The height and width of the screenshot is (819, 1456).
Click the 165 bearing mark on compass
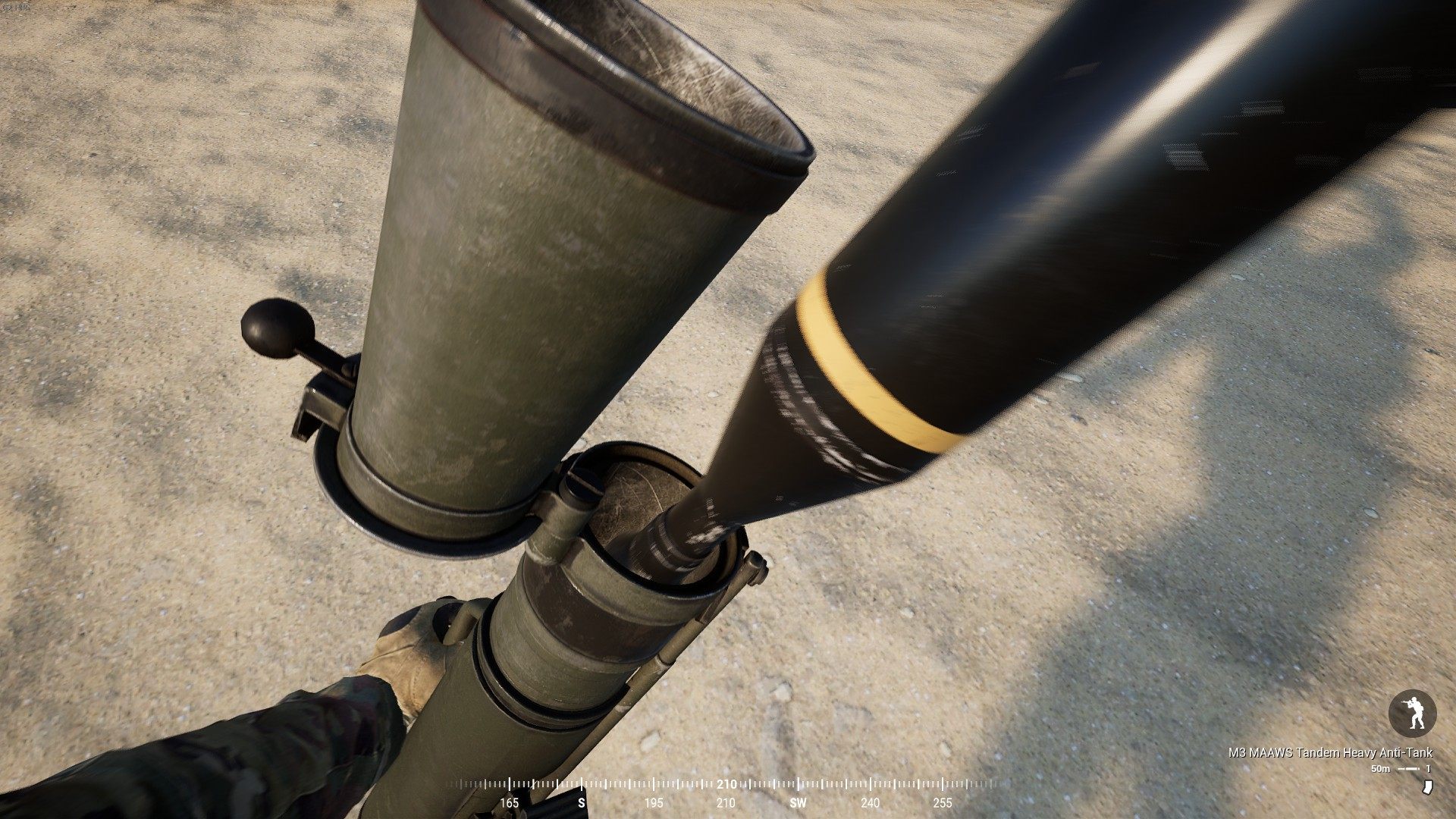pyautogui.click(x=508, y=801)
